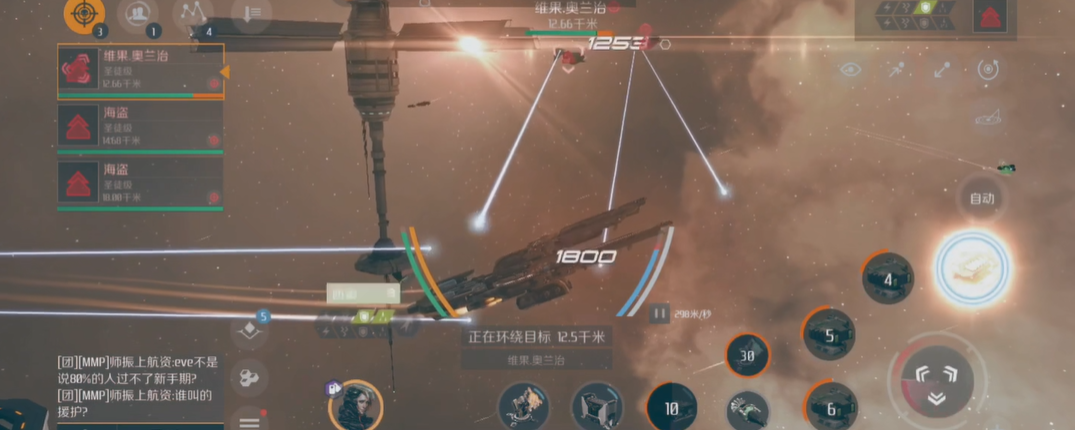Activate the module showing cooldown 10
This screenshot has height=430, width=1075.
(671, 408)
